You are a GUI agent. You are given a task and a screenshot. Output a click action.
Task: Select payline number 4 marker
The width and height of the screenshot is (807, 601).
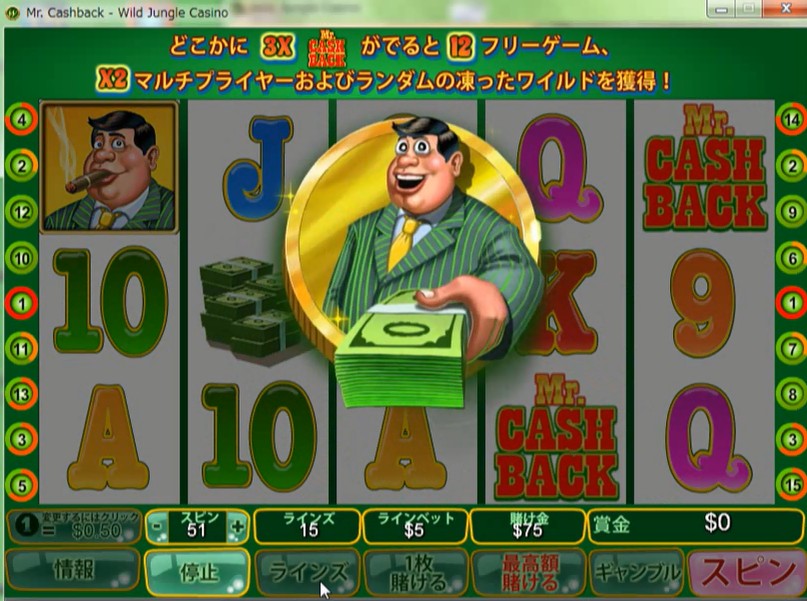click(x=21, y=120)
